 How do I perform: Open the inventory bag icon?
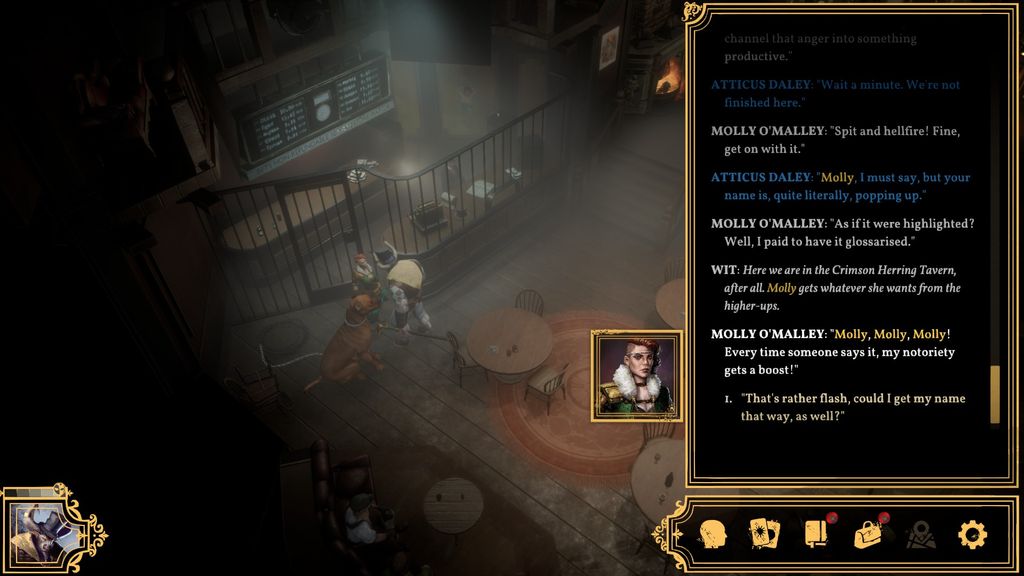868,534
